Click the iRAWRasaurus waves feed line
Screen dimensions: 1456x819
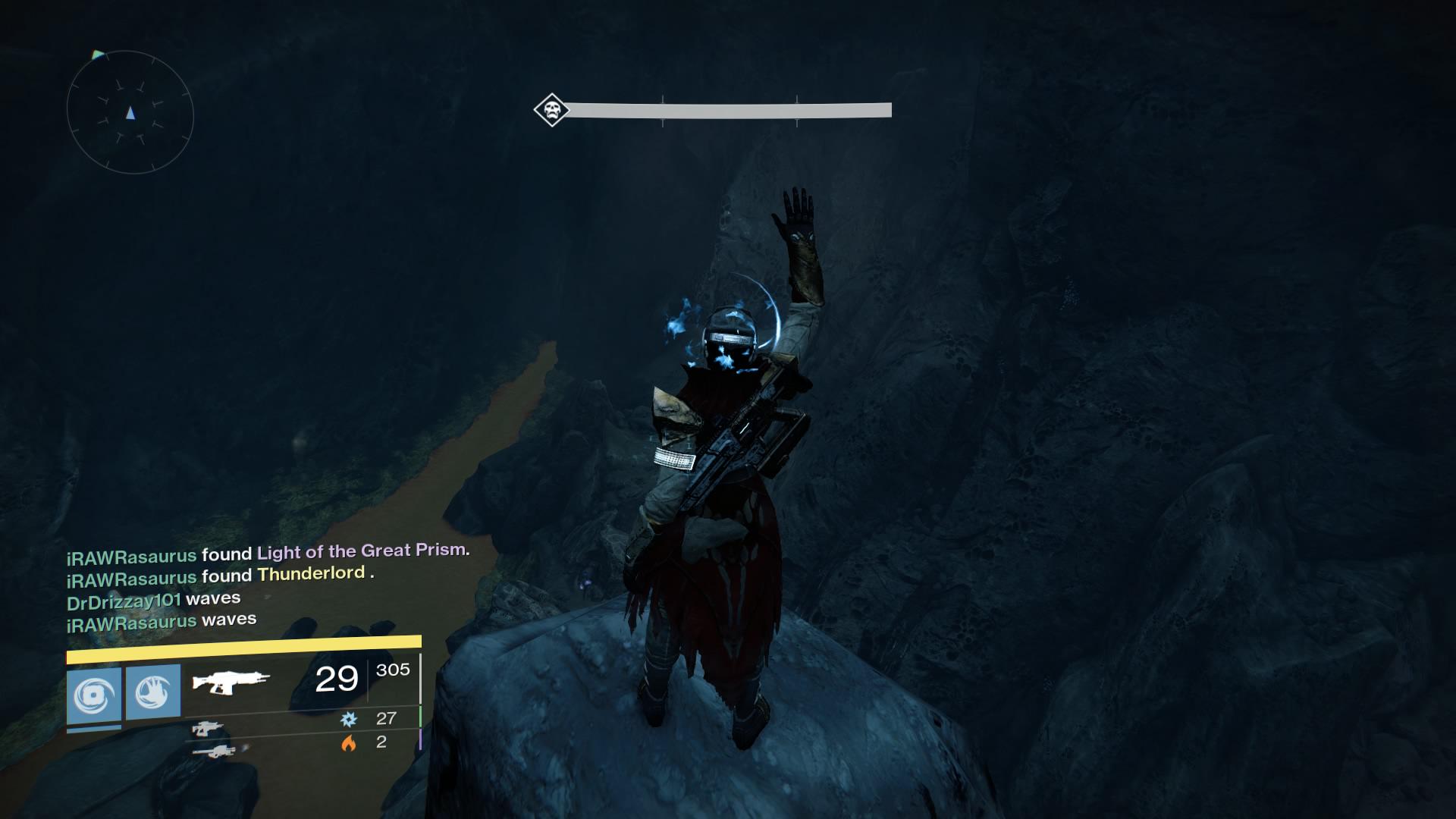(x=162, y=621)
